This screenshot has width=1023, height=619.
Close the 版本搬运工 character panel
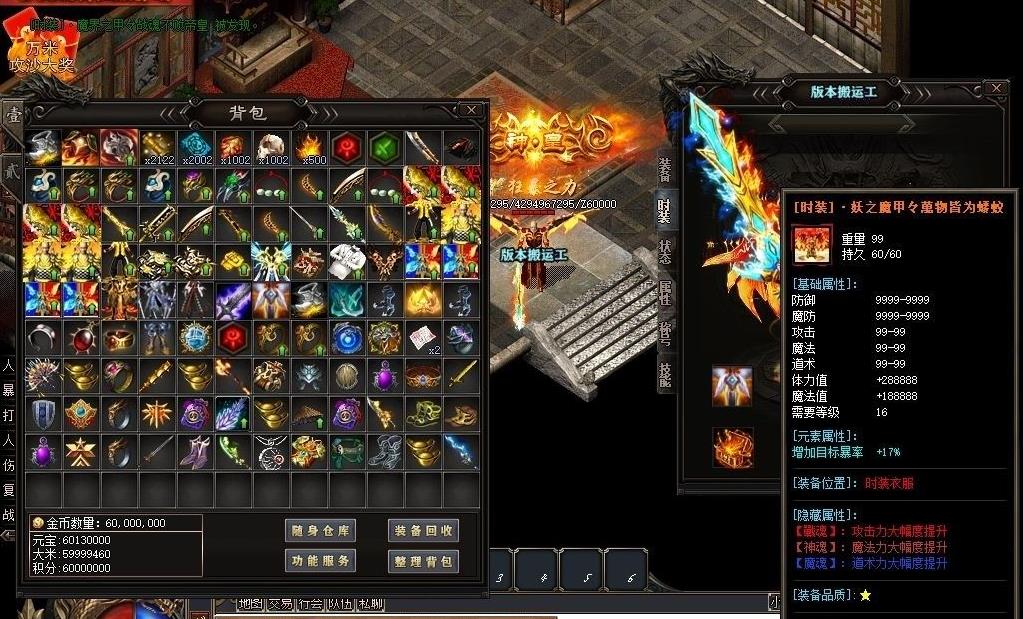click(x=994, y=89)
